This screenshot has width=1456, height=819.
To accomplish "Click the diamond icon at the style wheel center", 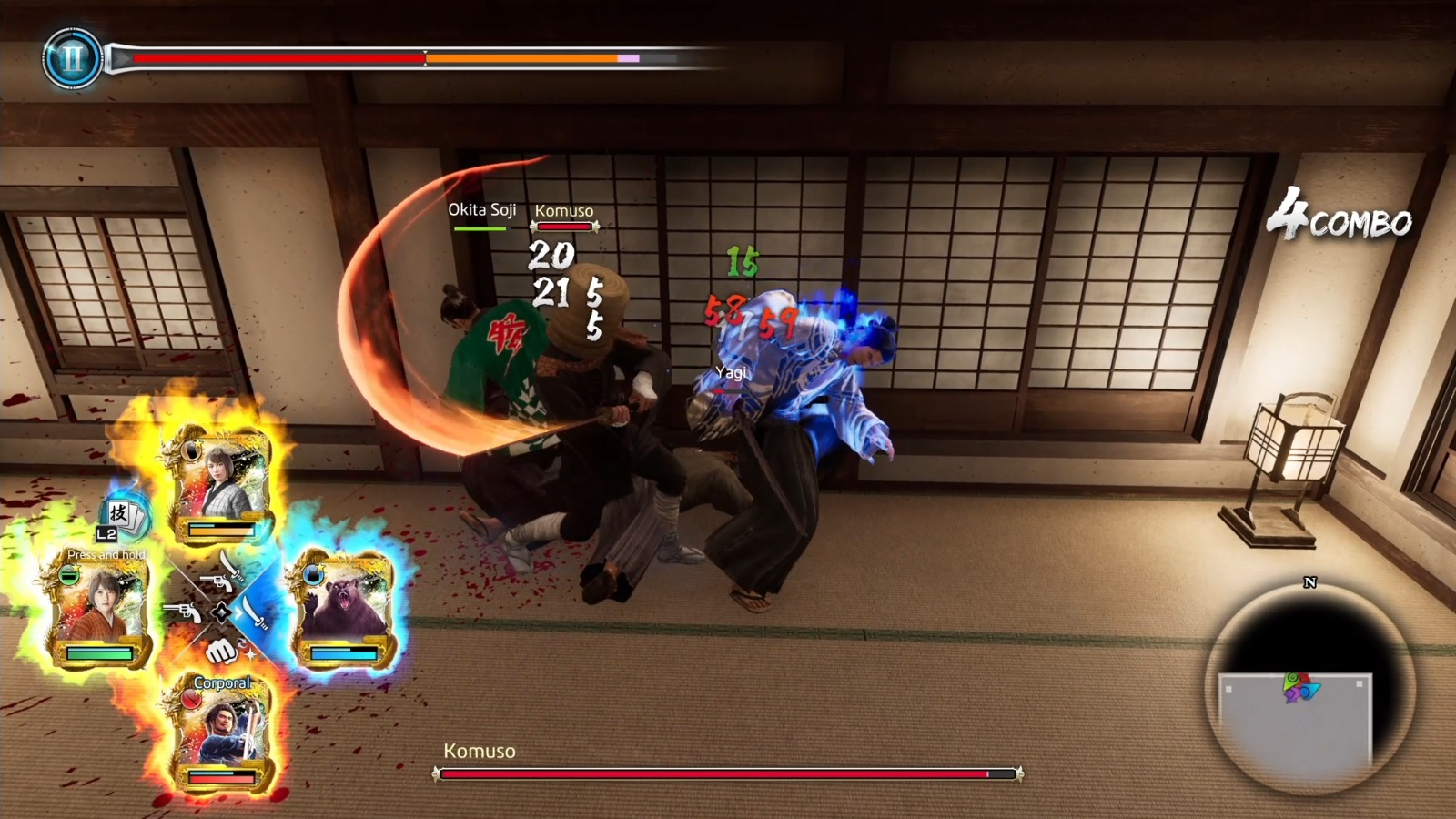I will pyautogui.click(x=221, y=612).
